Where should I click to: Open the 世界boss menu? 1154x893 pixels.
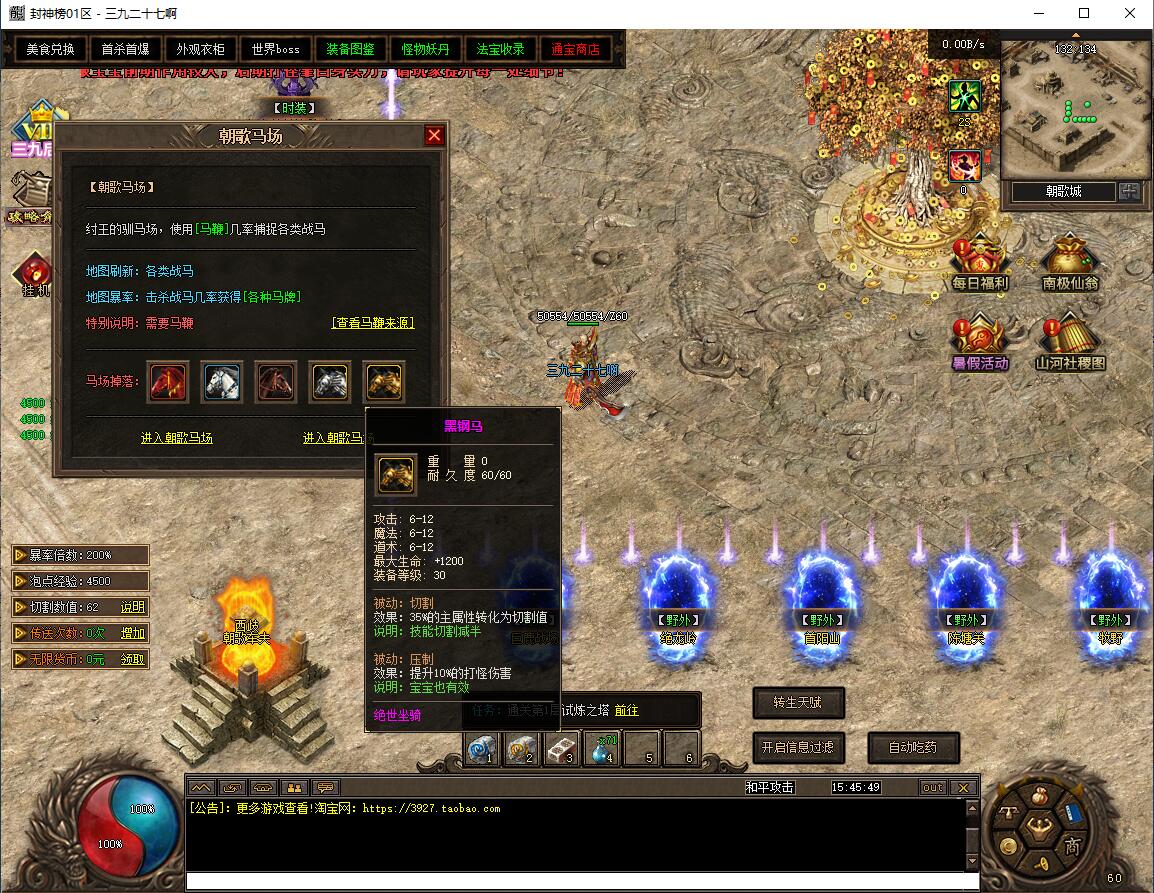(x=275, y=49)
